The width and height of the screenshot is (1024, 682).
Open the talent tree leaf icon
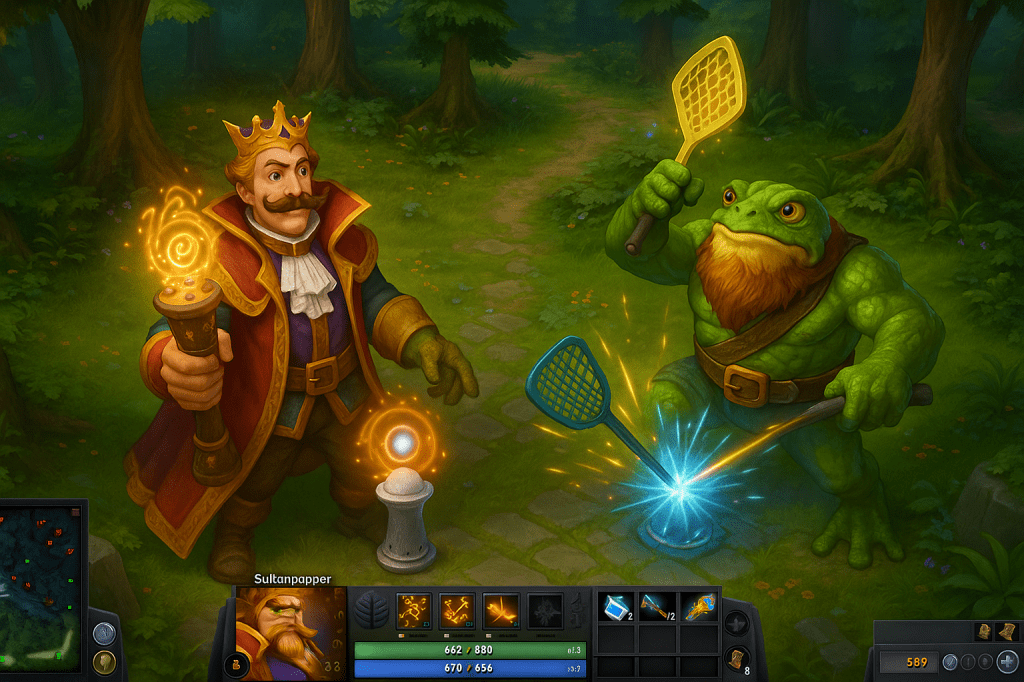point(371,610)
